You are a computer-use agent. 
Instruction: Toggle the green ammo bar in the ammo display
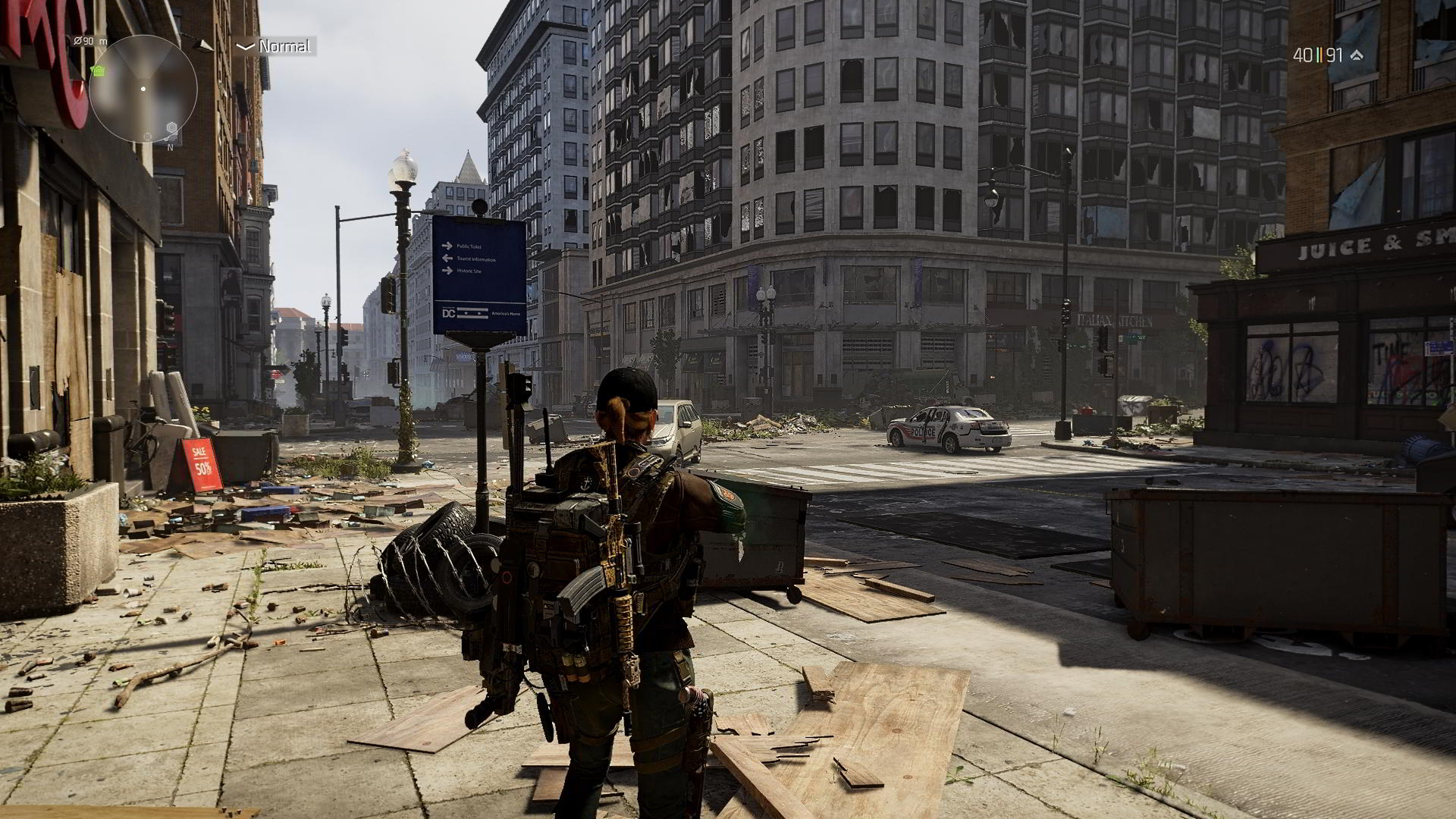tap(1318, 55)
